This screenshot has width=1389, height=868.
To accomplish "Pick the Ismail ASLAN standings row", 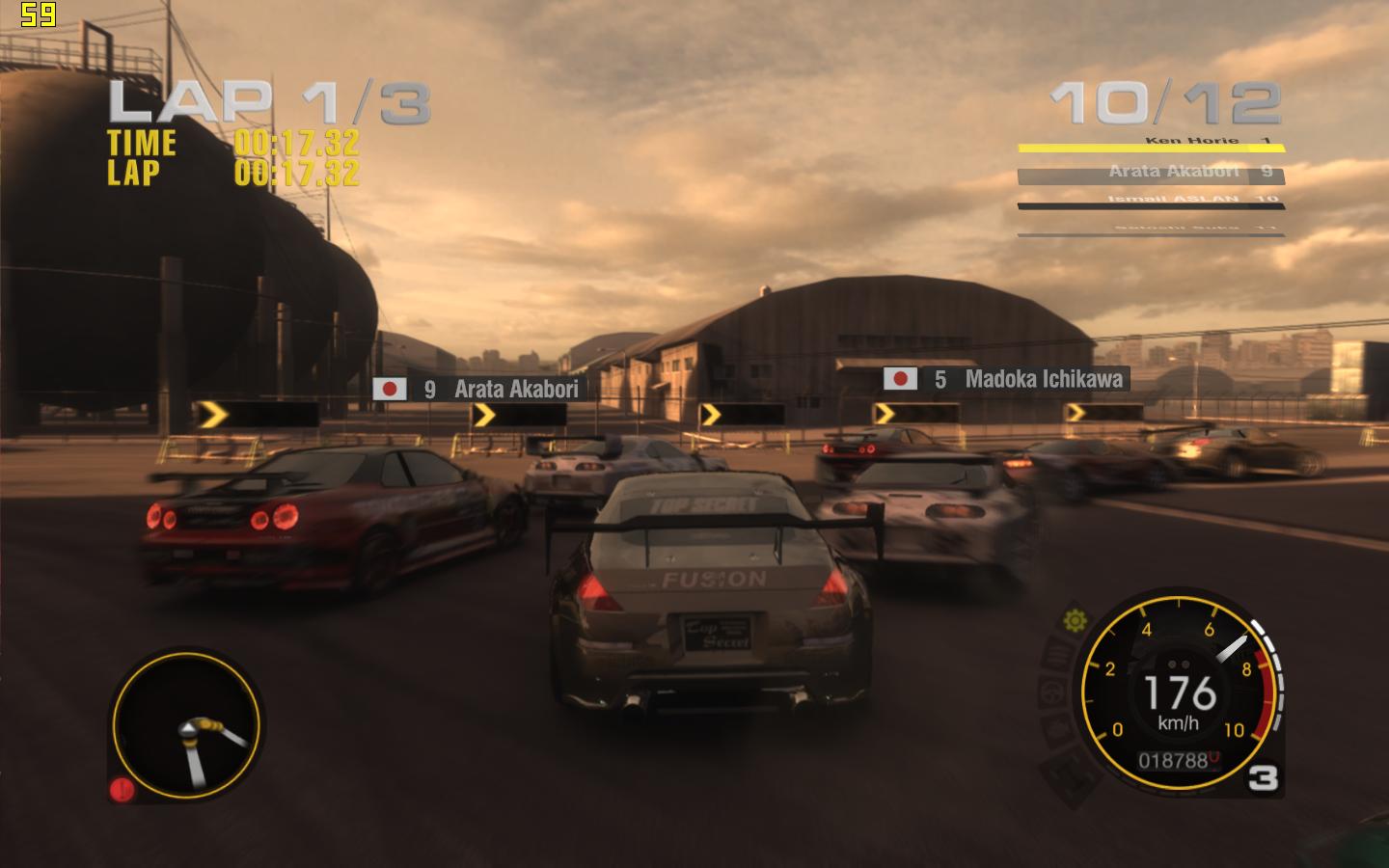I will (1151, 201).
